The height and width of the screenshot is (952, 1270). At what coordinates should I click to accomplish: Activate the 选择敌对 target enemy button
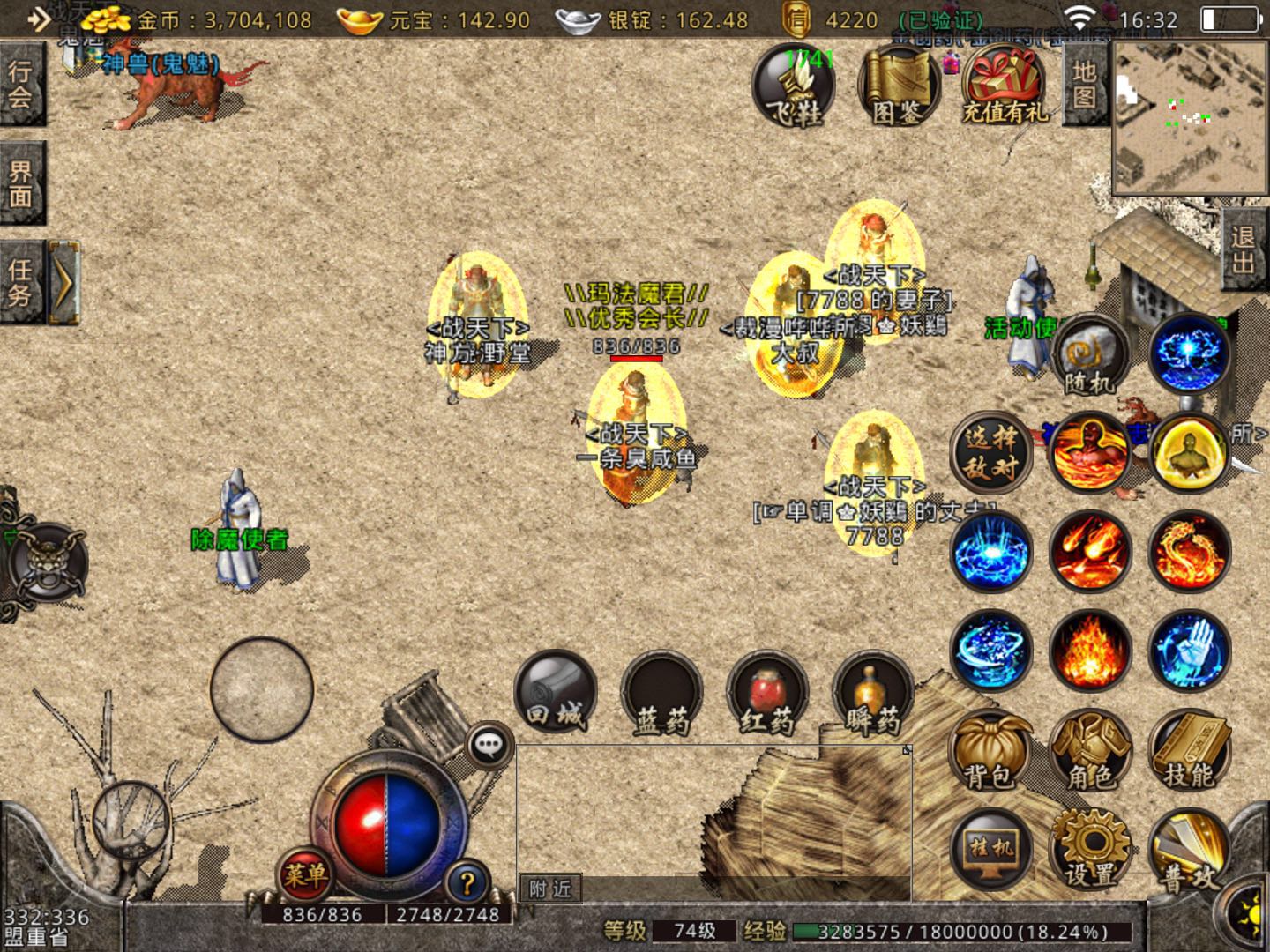click(990, 452)
